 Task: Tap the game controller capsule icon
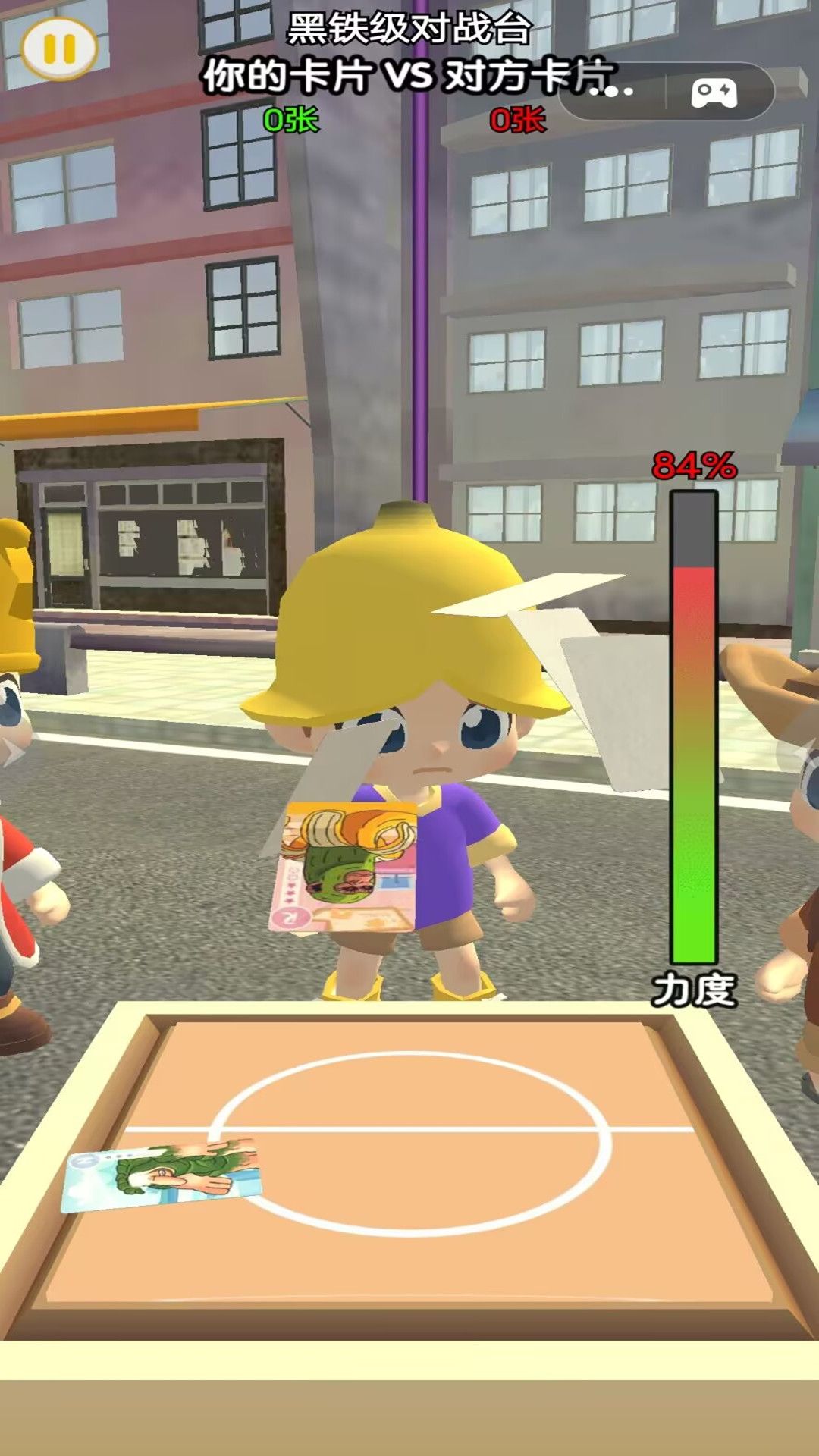(714, 93)
